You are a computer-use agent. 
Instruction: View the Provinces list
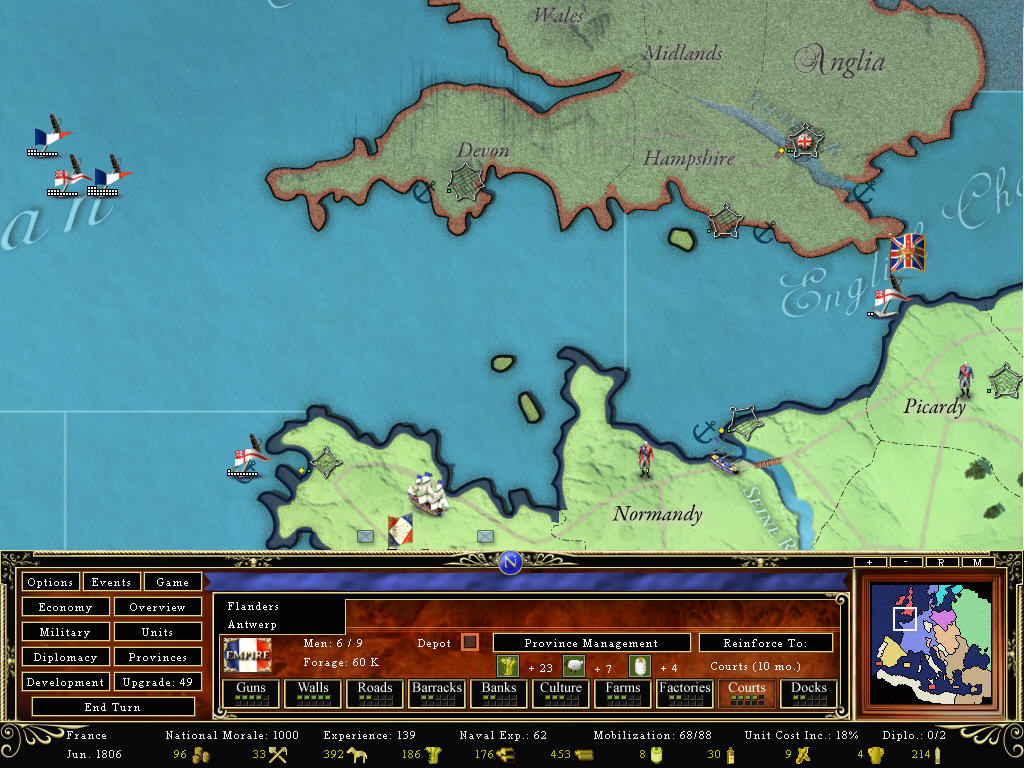[x=157, y=657]
